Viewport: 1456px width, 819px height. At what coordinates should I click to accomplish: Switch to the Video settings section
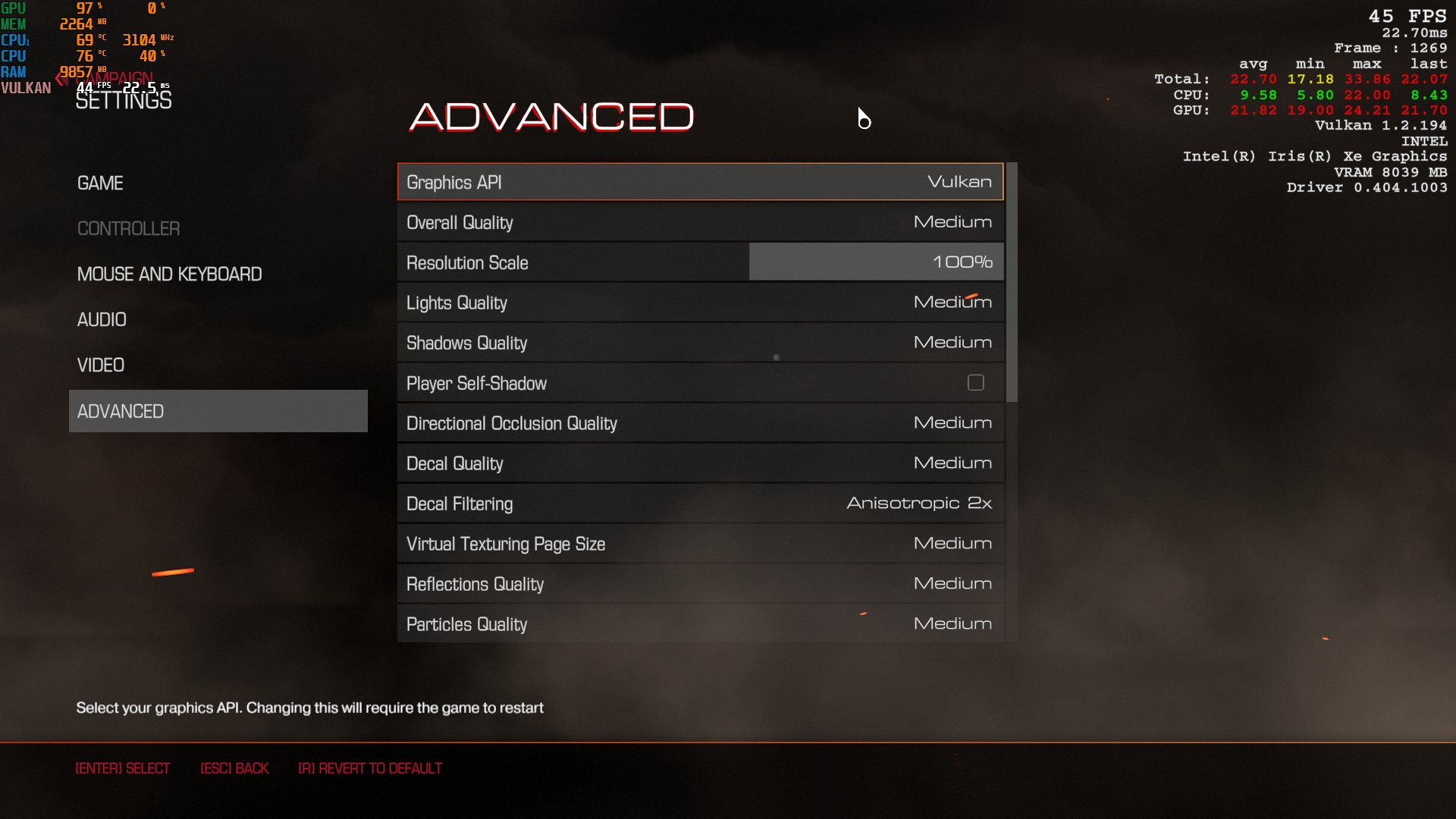pyautogui.click(x=100, y=366)
